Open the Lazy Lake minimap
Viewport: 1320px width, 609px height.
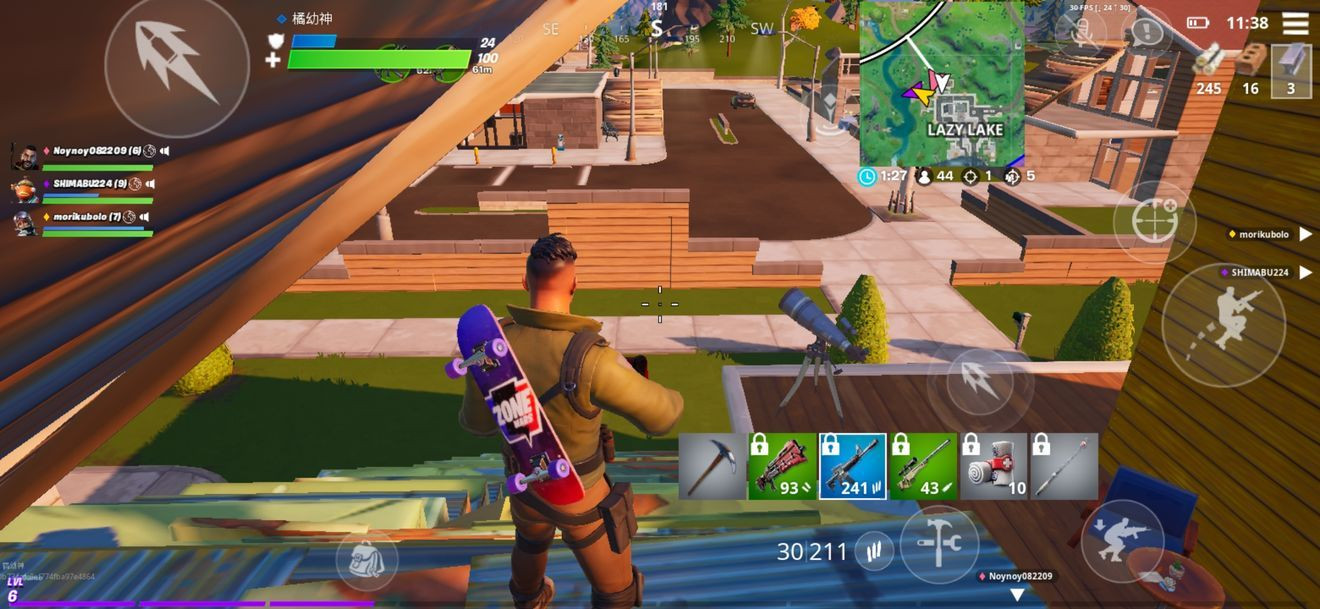tap(941, 83)
